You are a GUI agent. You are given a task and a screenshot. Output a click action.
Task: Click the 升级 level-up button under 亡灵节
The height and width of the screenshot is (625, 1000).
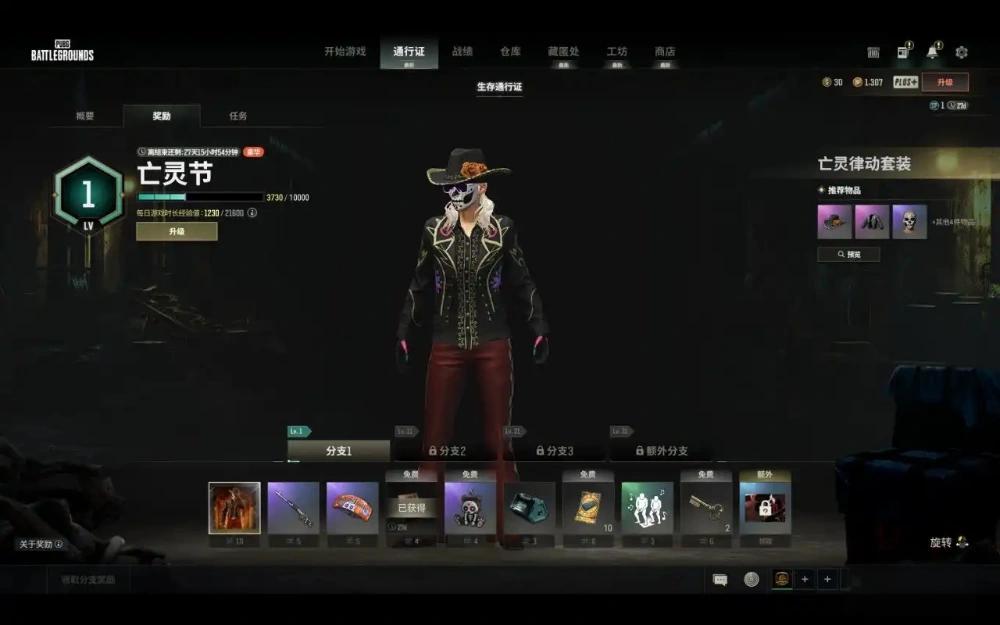[176, 231]
